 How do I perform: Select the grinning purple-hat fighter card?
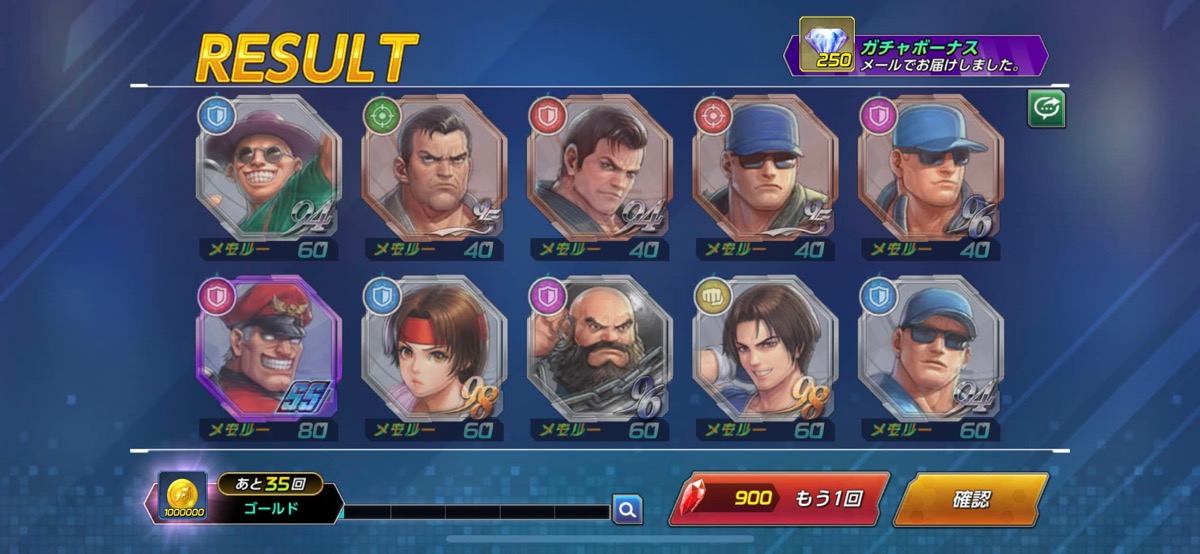270,168
